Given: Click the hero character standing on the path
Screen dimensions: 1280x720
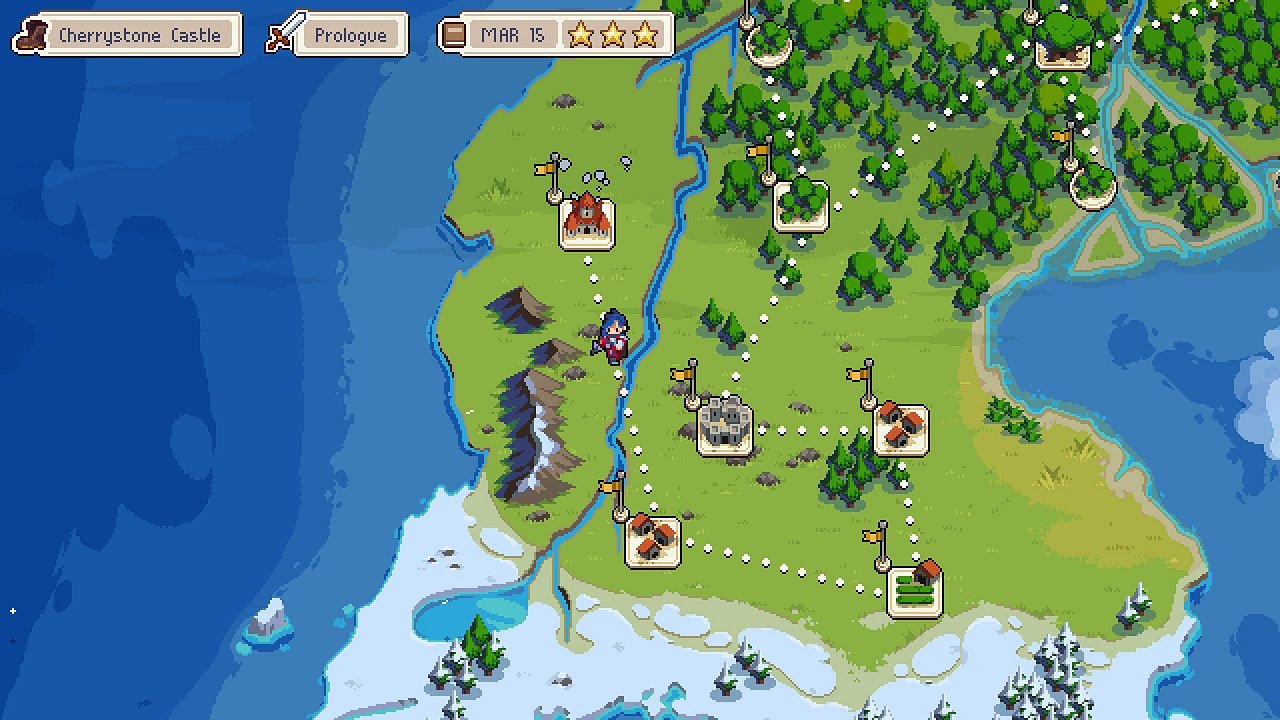Looking at the screenshot, I should point(613,335).
